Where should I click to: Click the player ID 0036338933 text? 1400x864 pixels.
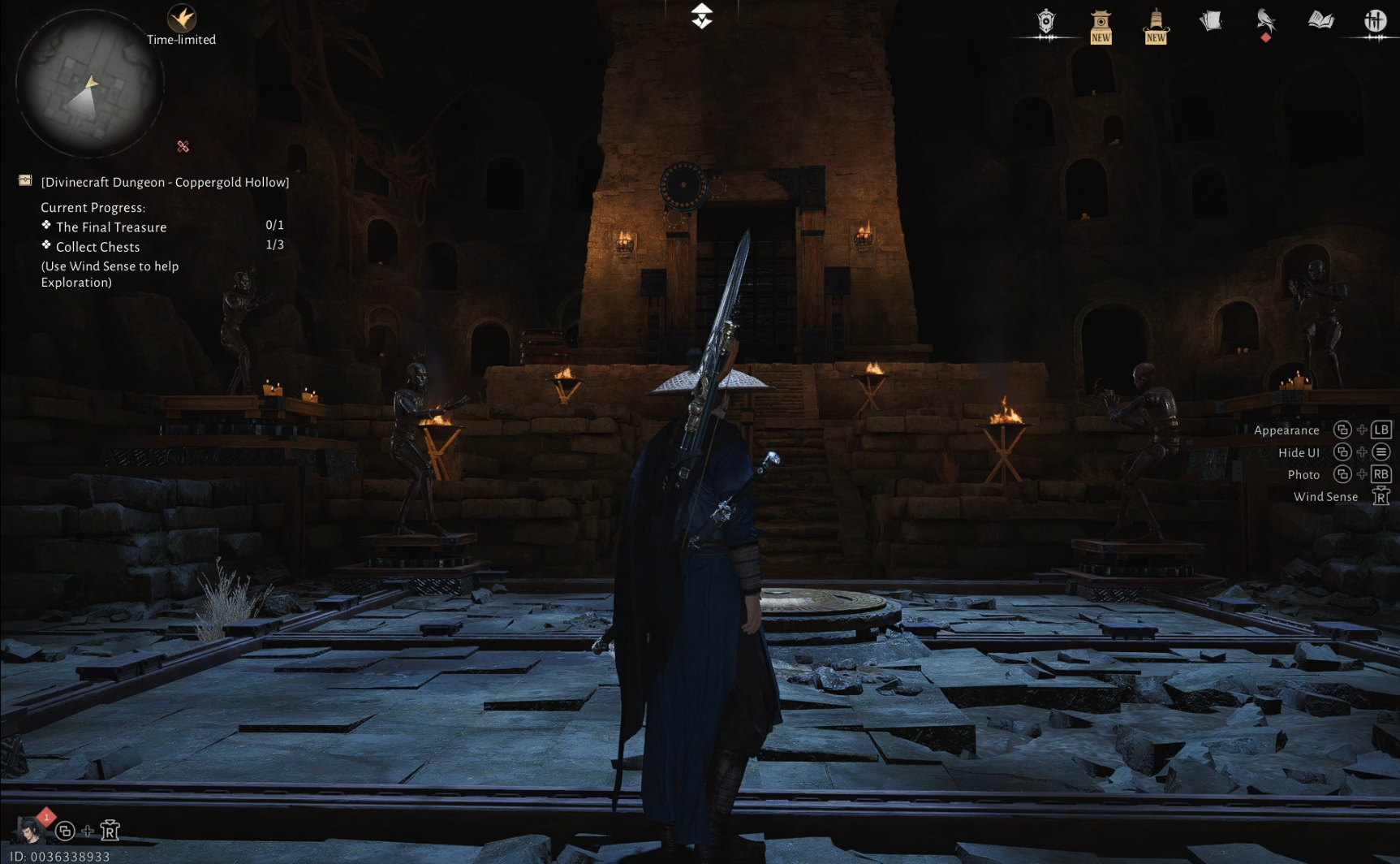point(57,855)
